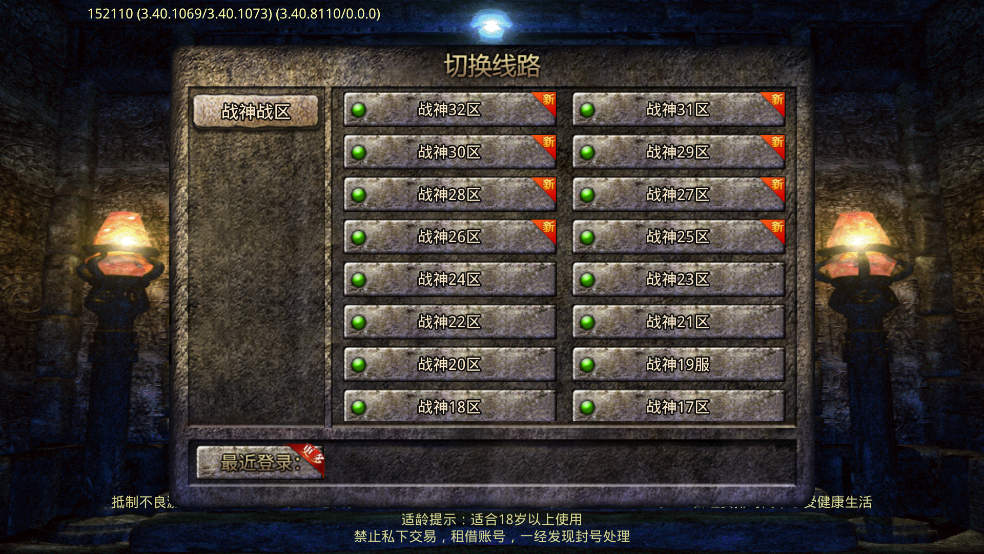Select the 战神17区 server
The height and width of the screenshot is (554, 984).
coord(678,406)
